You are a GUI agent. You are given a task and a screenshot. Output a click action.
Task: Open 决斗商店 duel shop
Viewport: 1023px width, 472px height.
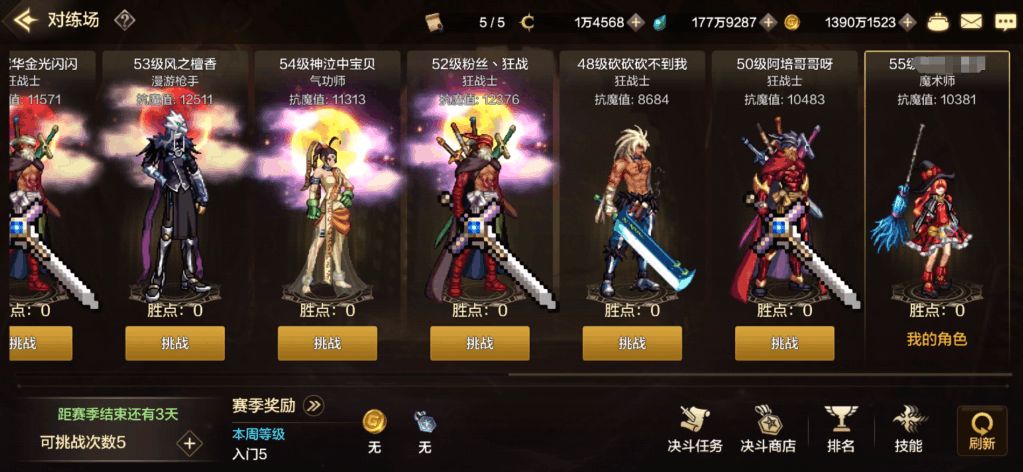click(768, 430)
